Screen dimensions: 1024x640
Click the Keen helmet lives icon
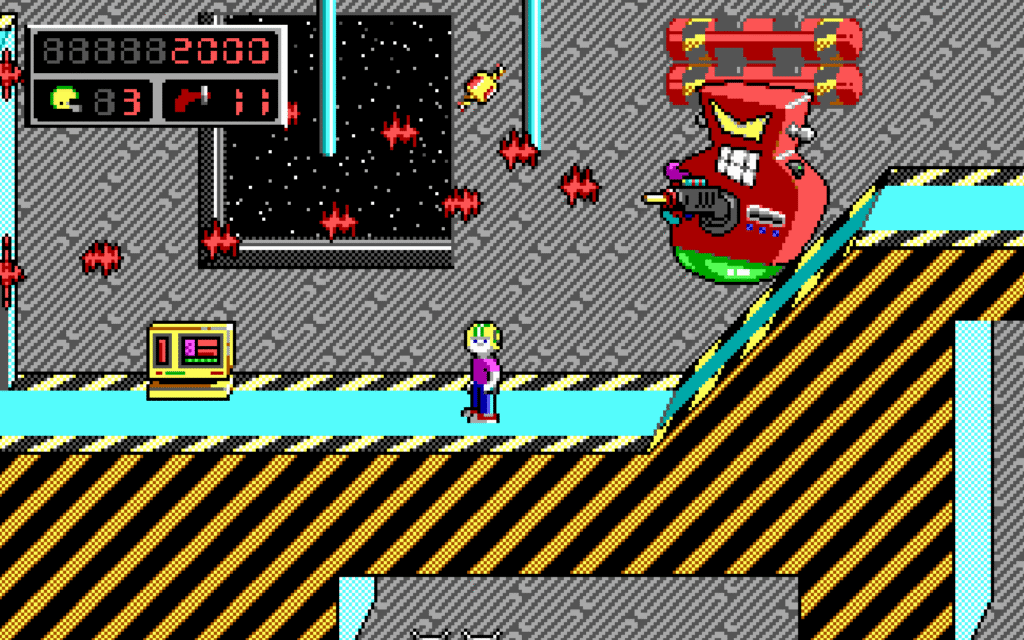coord(67,100)
